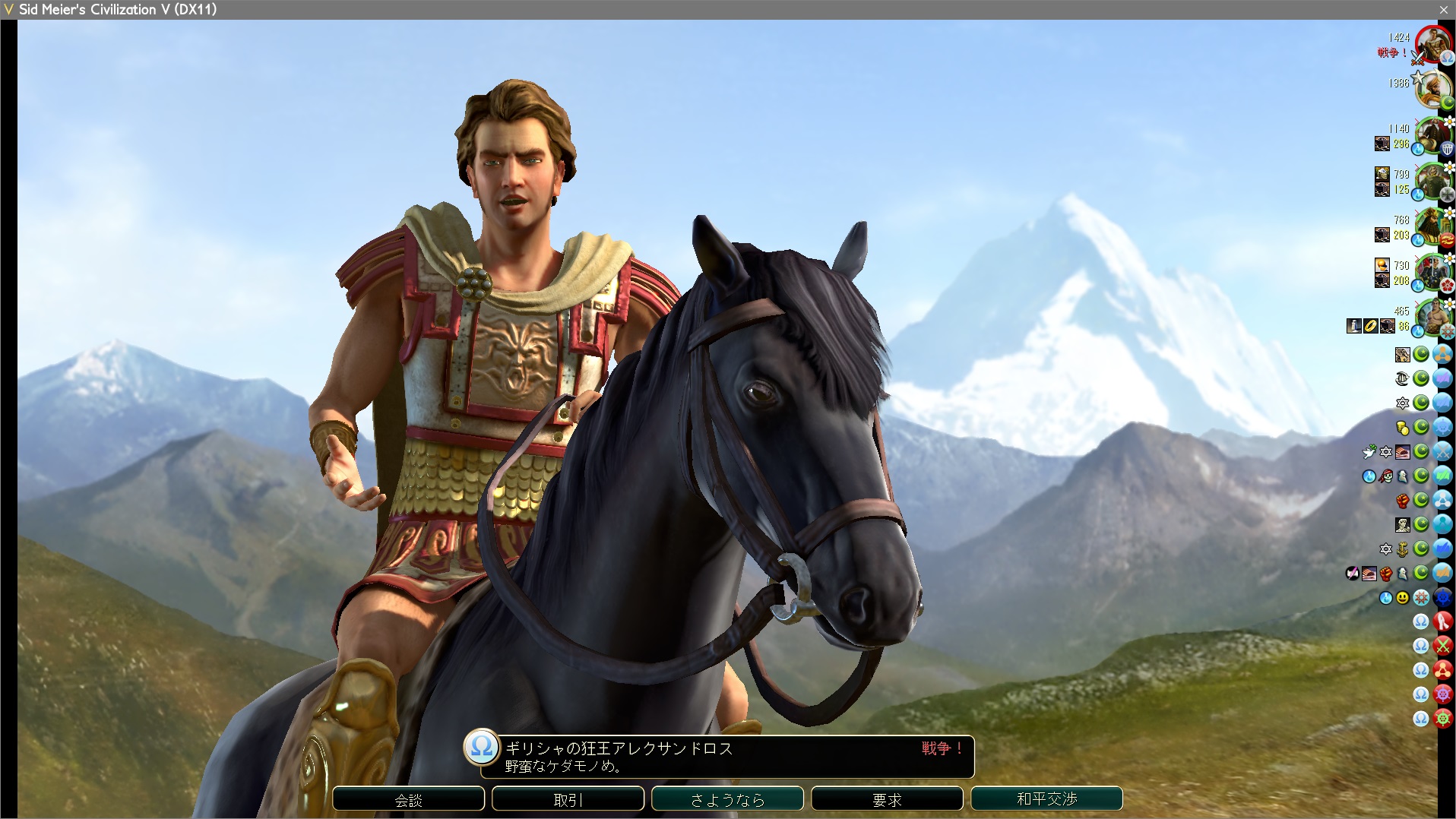Choose the Persian leader Darius portrait
Viewport: 1456px width, 819px height.
pyautogui.click(x=1433, y=226)
